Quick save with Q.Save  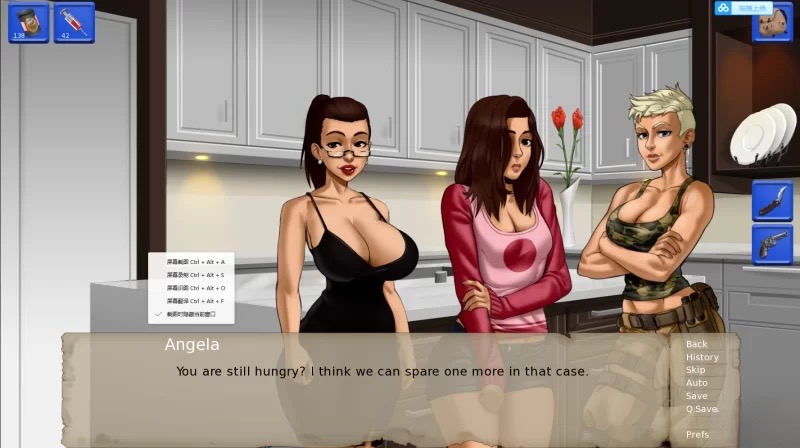tap(701, 409)
